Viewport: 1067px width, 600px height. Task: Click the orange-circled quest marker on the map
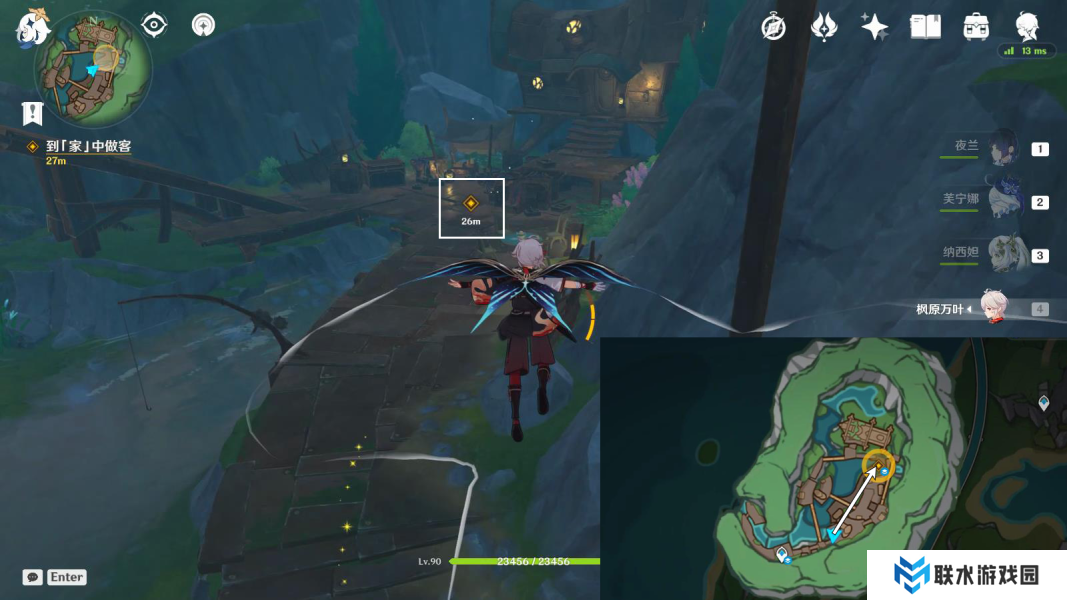[879, 465]
